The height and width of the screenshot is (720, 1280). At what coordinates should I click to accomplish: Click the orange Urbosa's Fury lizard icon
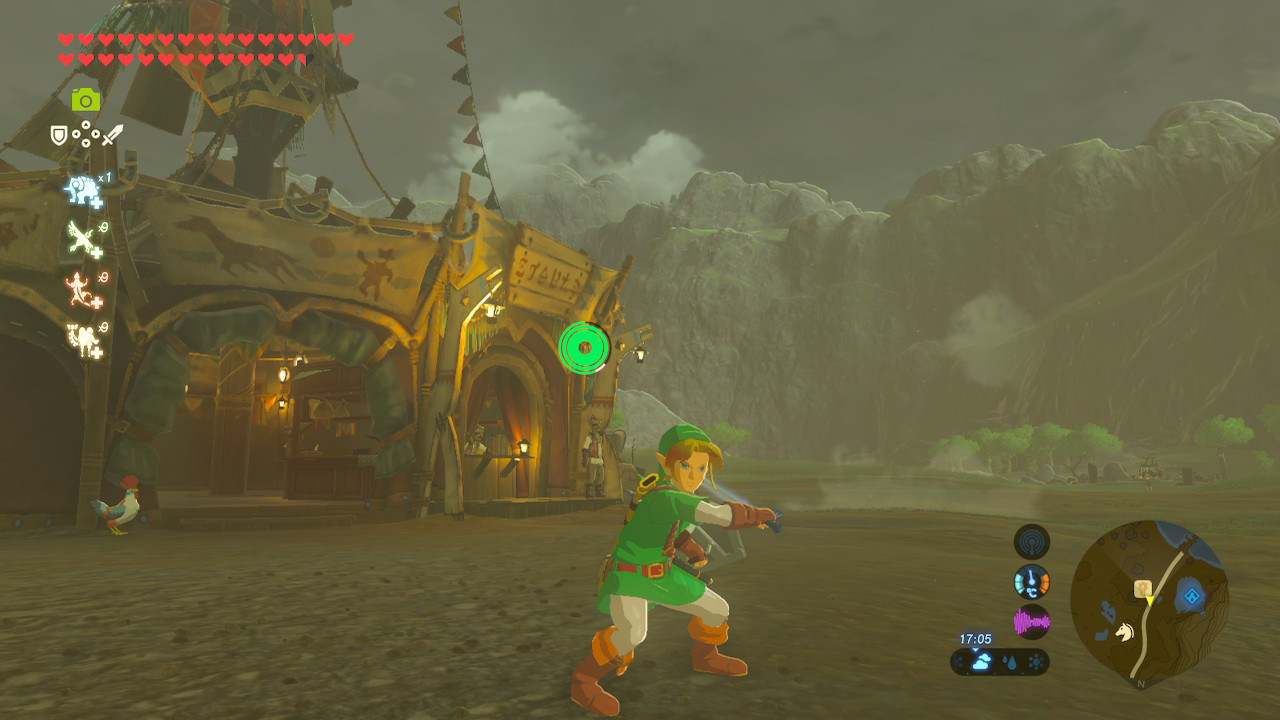(x=81, y=287)
